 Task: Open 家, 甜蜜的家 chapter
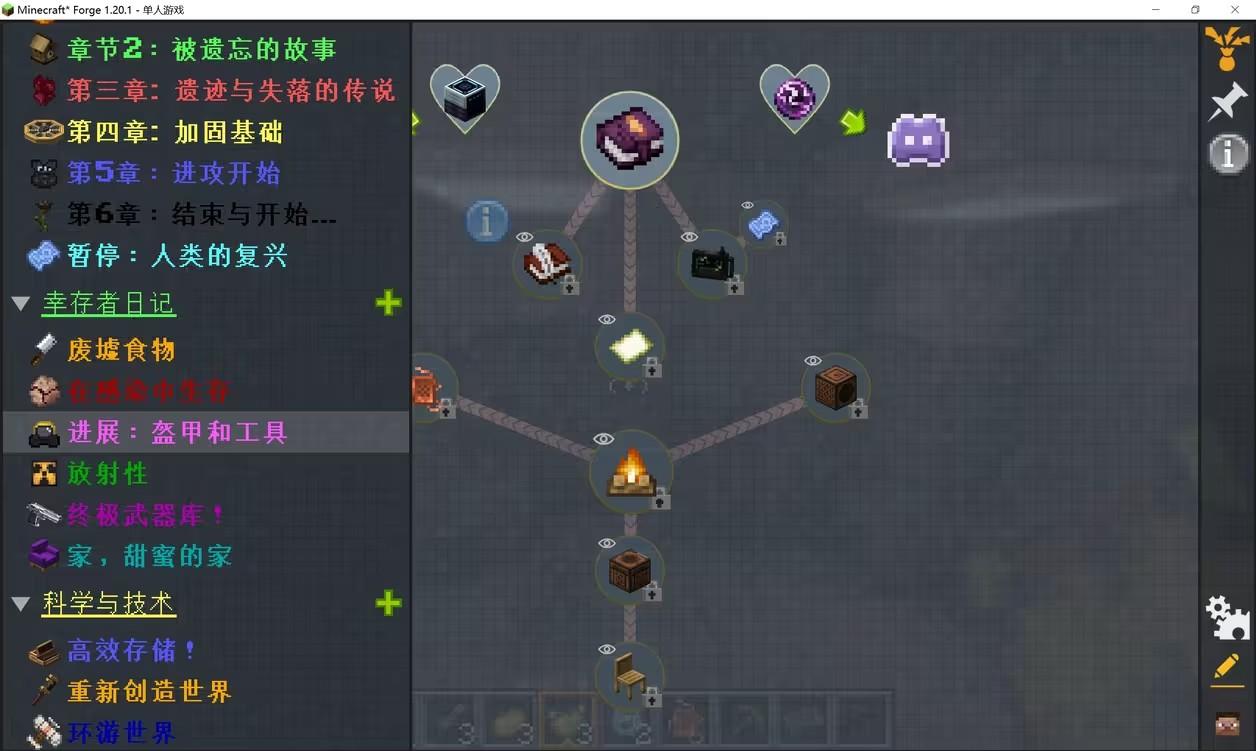pos(149,556)
